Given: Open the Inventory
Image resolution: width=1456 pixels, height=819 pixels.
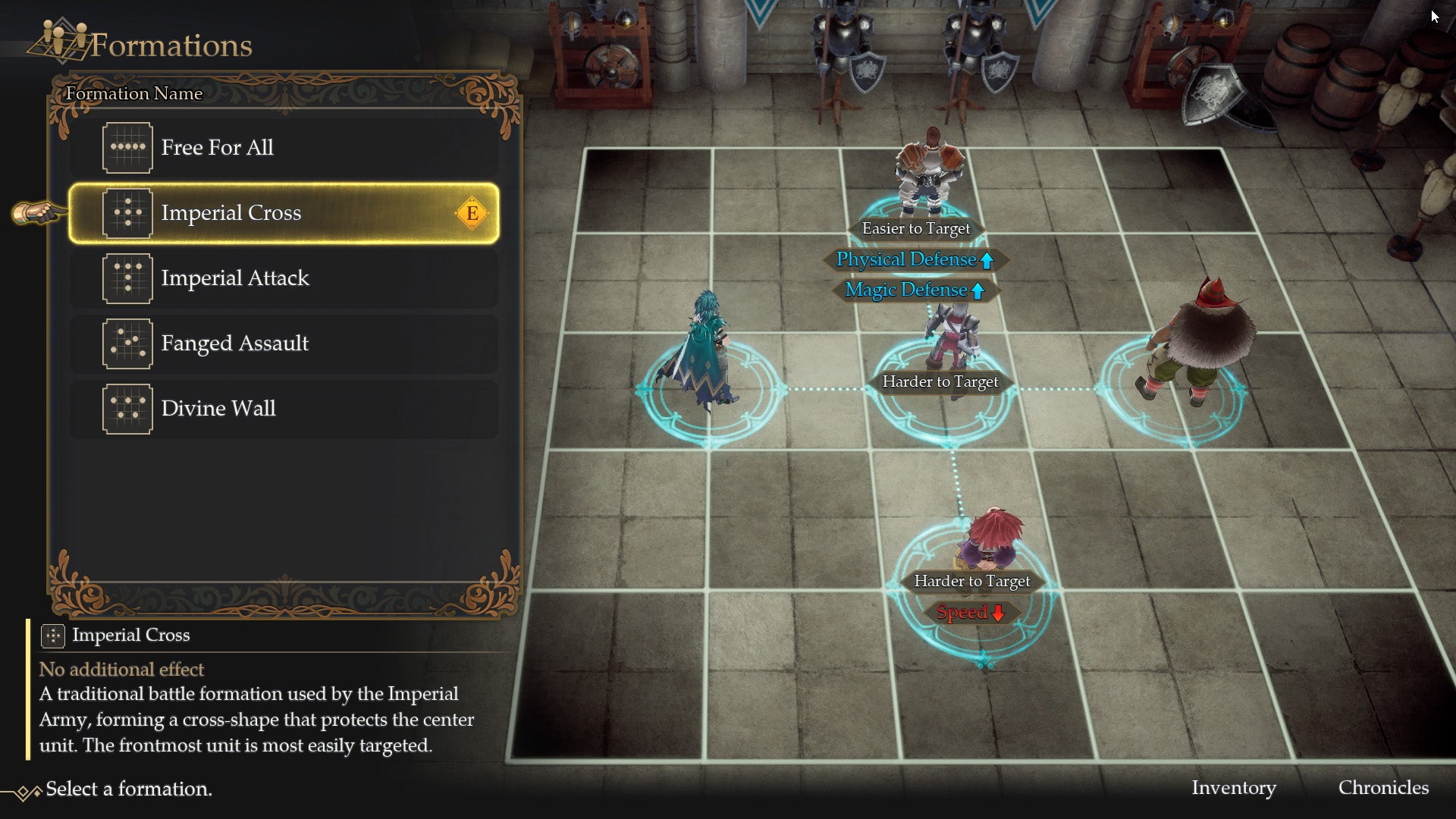Looking at the screenshot, I should pos(1235,788).
